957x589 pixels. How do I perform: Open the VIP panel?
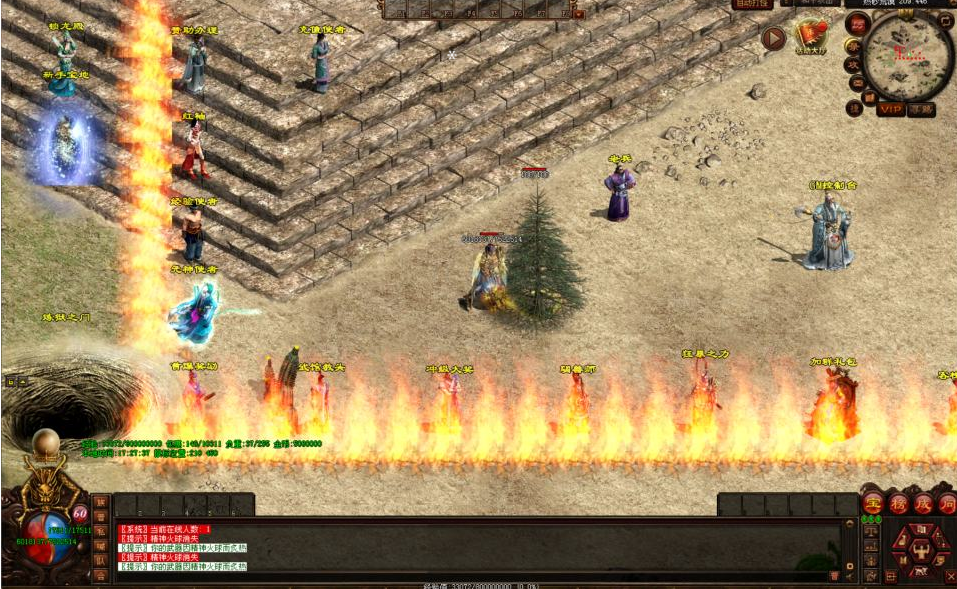click(x=889, y=109)
